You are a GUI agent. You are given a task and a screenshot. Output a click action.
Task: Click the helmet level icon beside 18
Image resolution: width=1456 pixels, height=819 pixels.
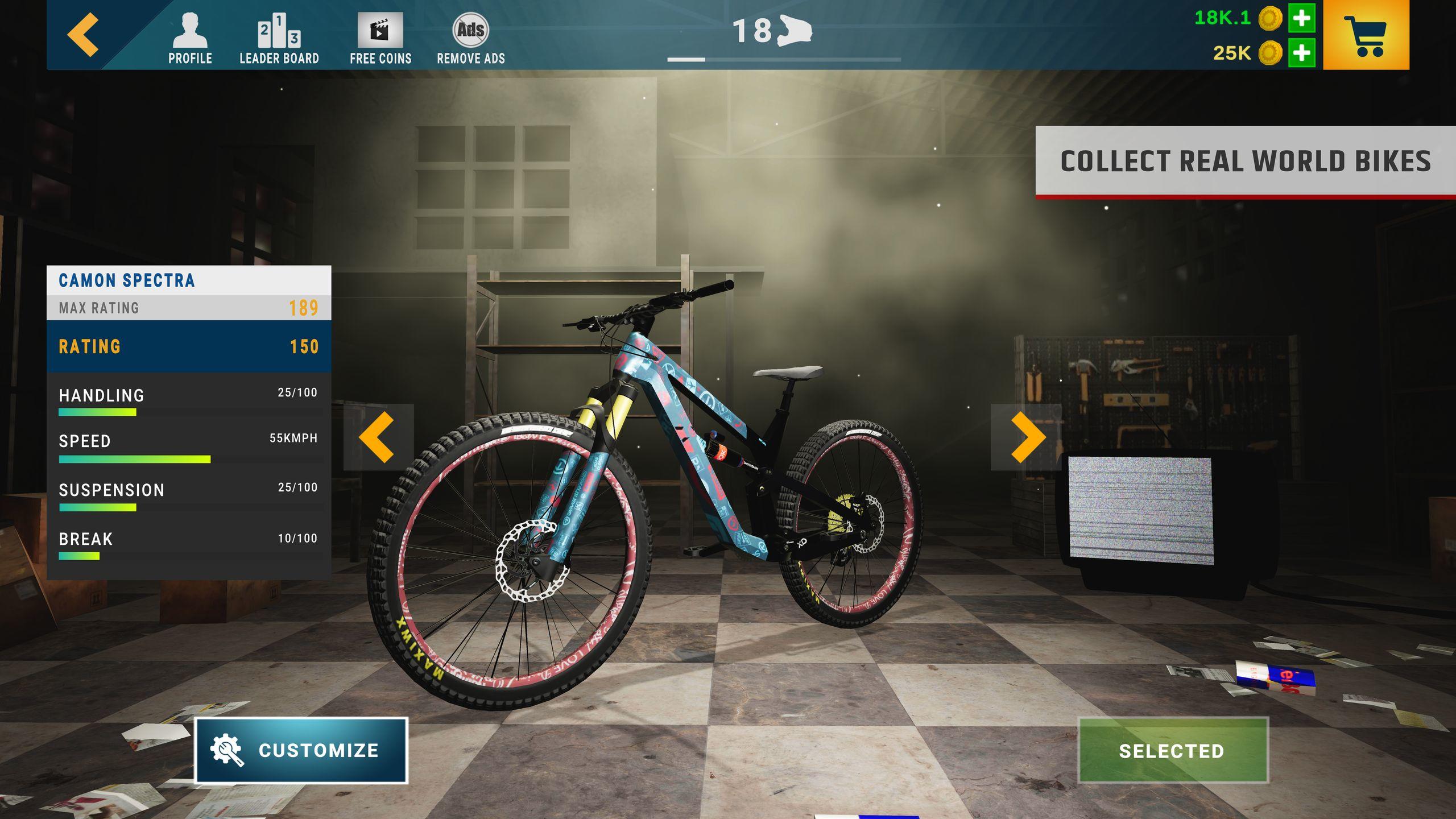click(795, 30)
